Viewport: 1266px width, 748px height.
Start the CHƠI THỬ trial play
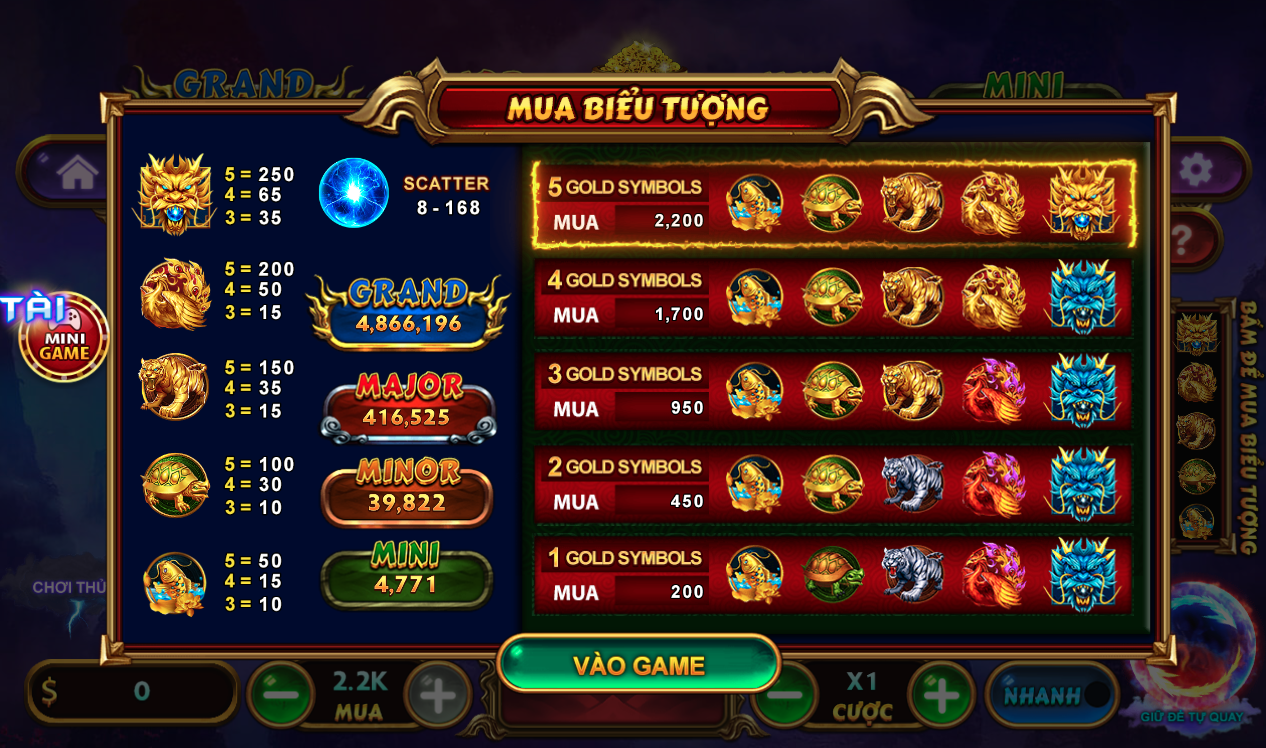(x=68, y=588)
